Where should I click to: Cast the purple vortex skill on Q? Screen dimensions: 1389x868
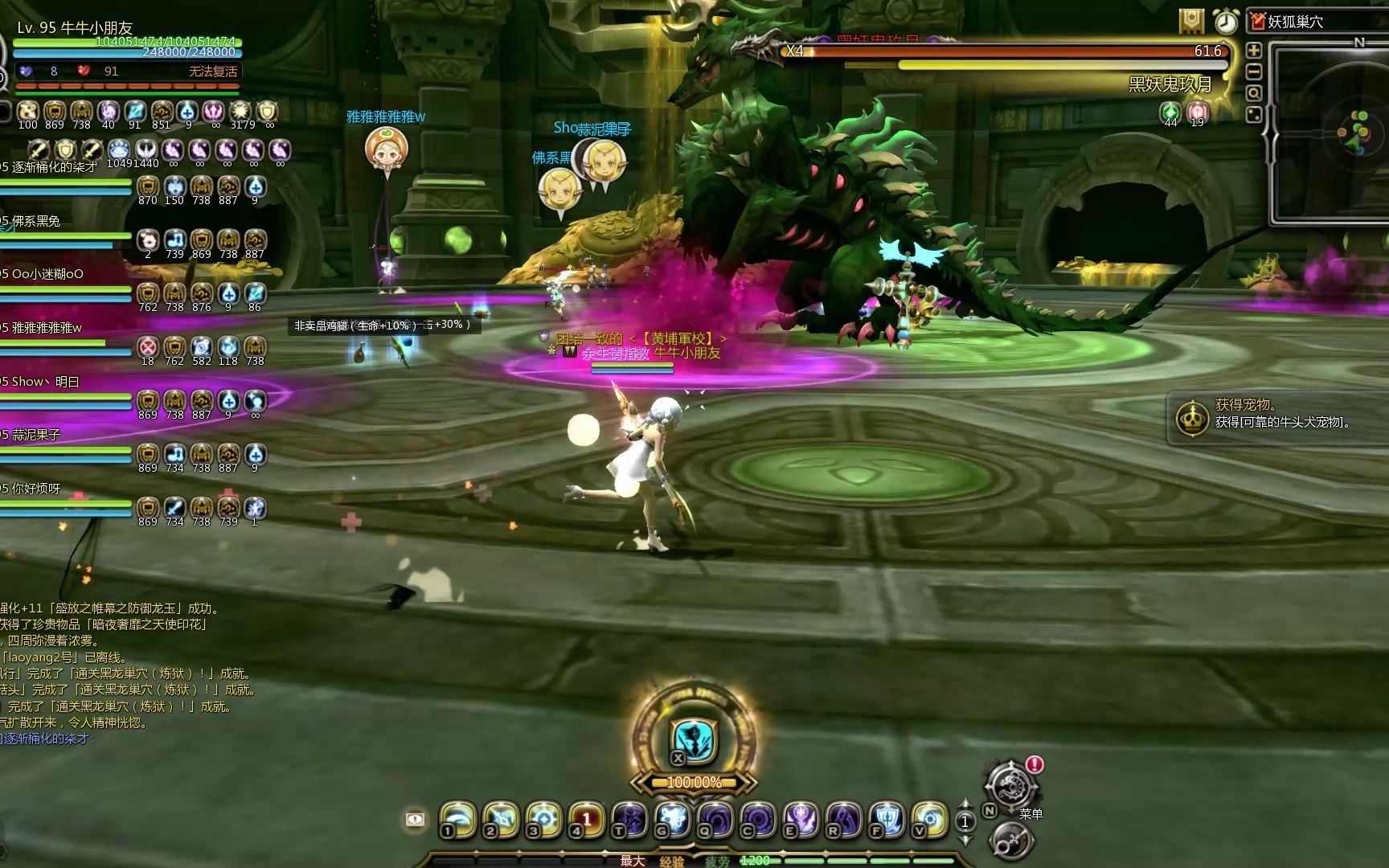point(715,819)
